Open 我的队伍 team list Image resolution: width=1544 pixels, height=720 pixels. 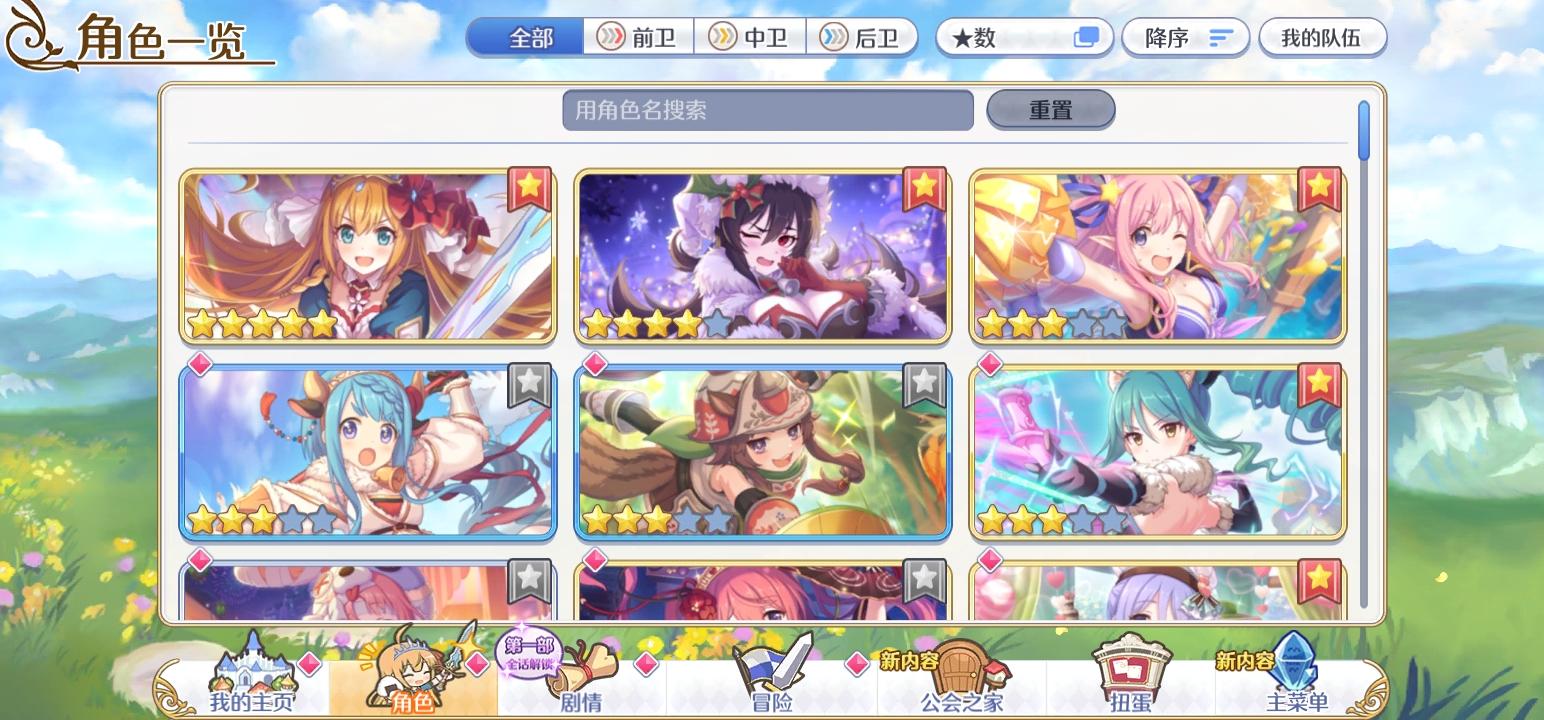1323,36
